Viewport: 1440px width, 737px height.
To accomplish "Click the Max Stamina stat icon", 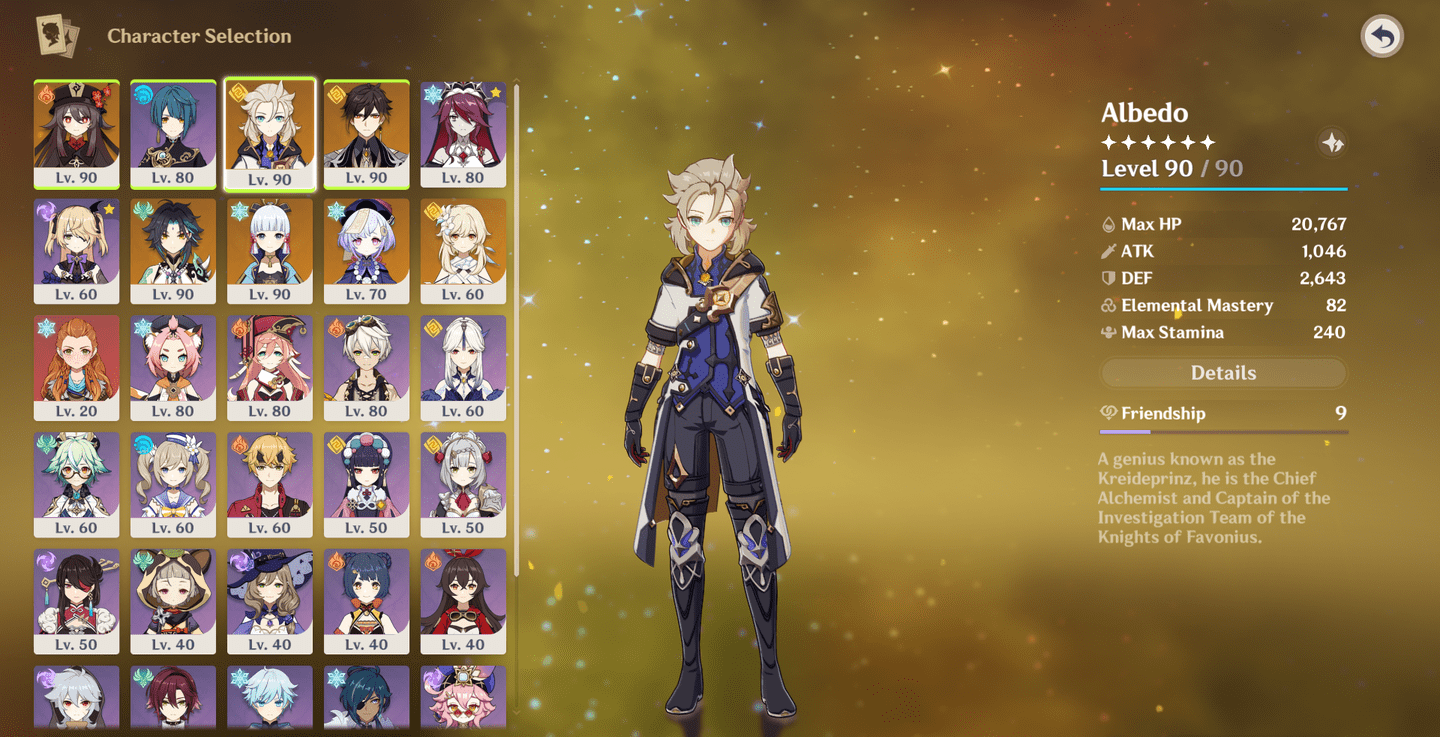I will pos(1110,332).
